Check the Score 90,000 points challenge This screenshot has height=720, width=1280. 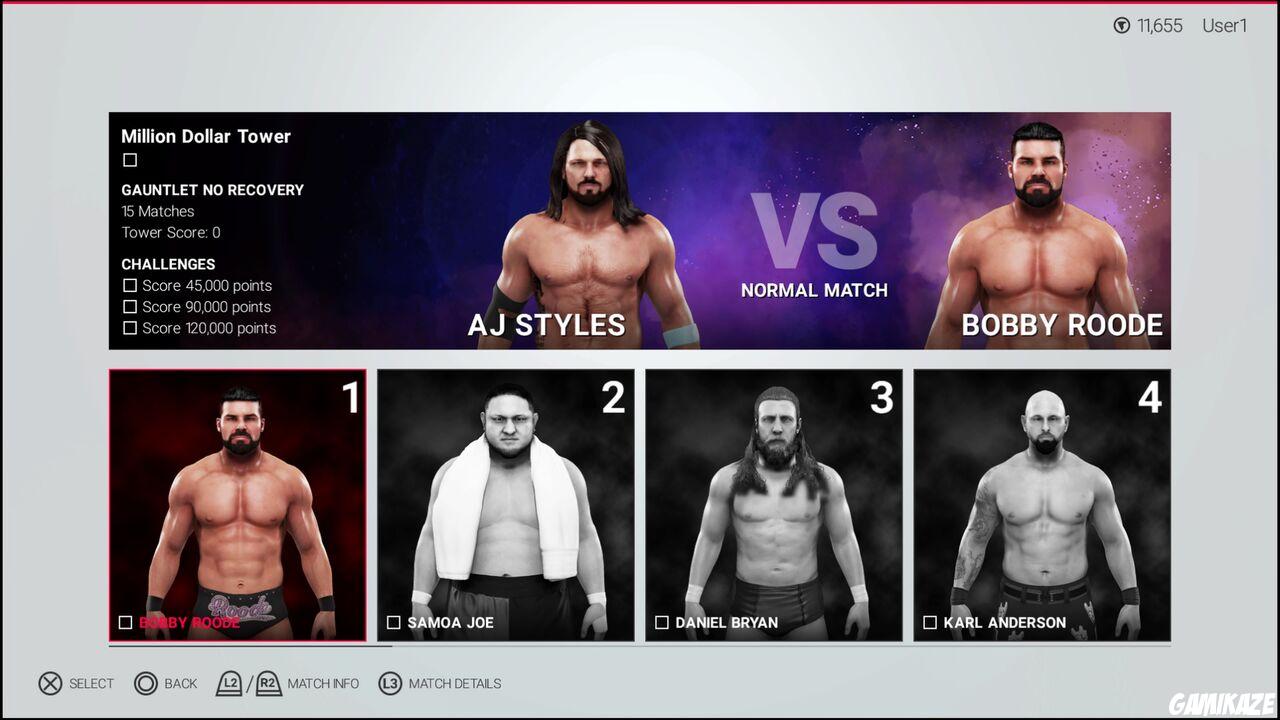tap(130, 307)
